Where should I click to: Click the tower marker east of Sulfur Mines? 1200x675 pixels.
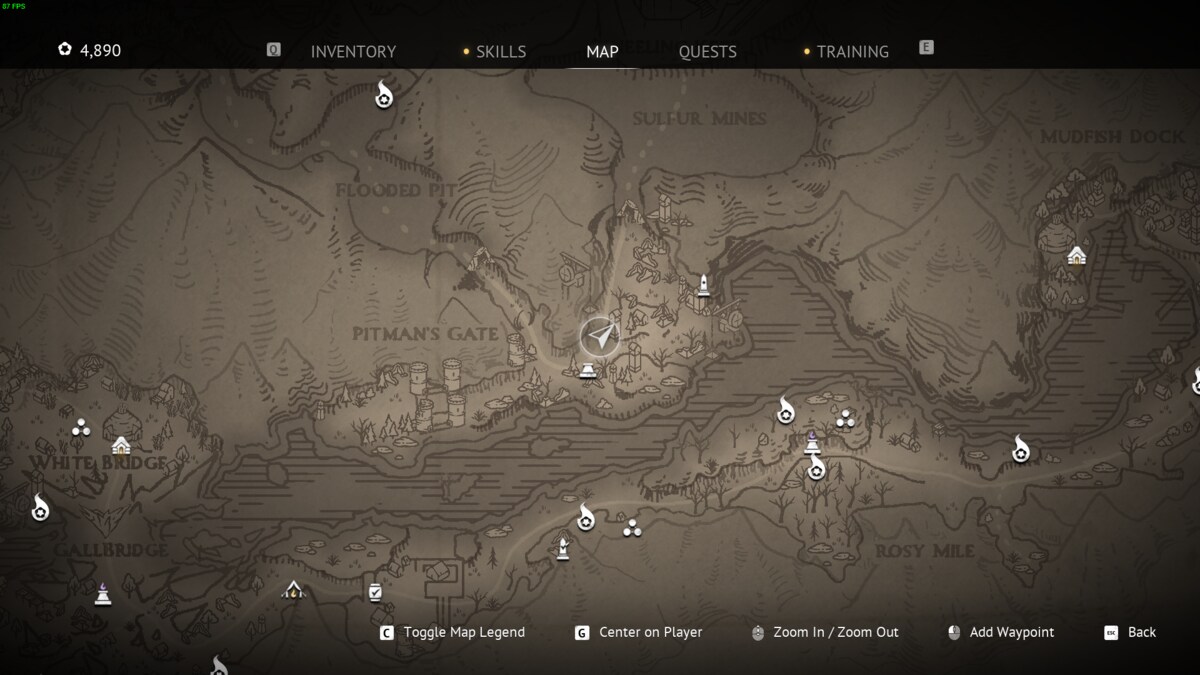[x=703, y=286]
